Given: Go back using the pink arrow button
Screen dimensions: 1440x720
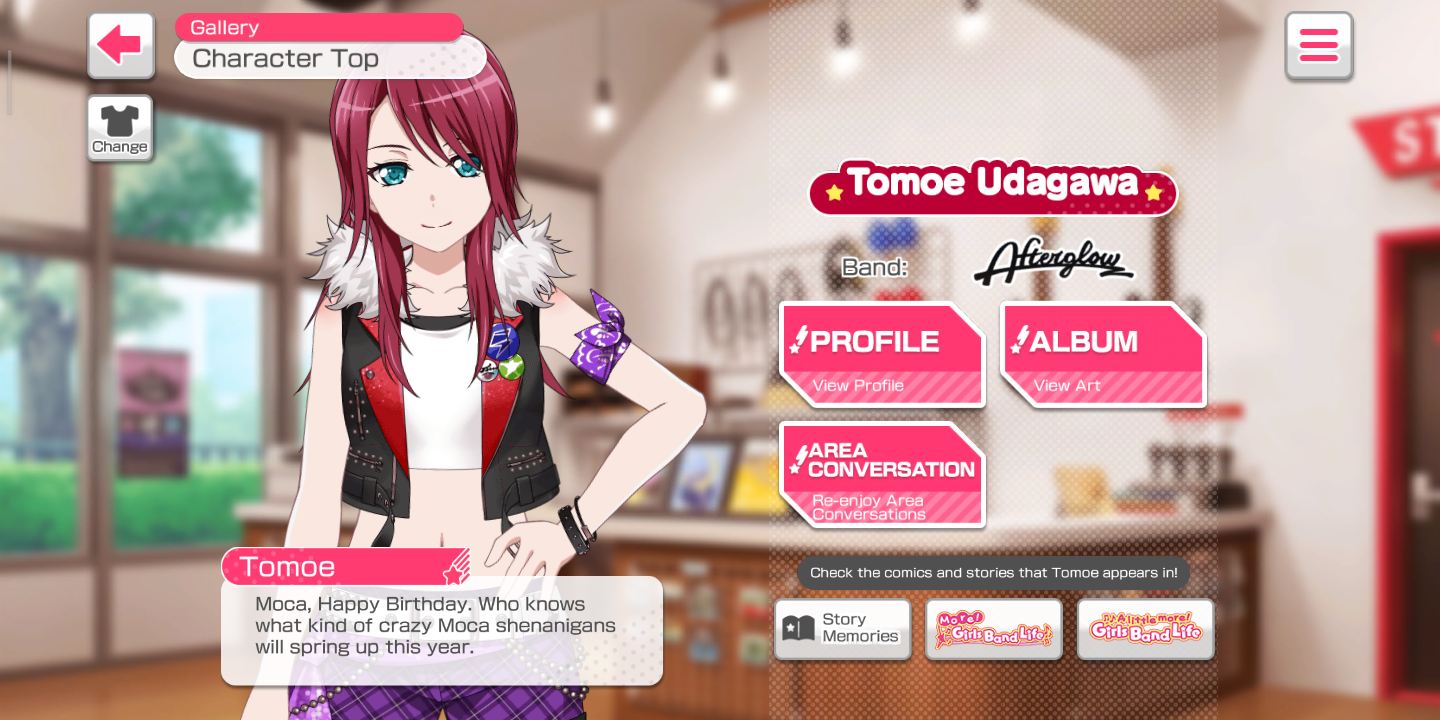Looking at the screenshot, I should point(121,45).
